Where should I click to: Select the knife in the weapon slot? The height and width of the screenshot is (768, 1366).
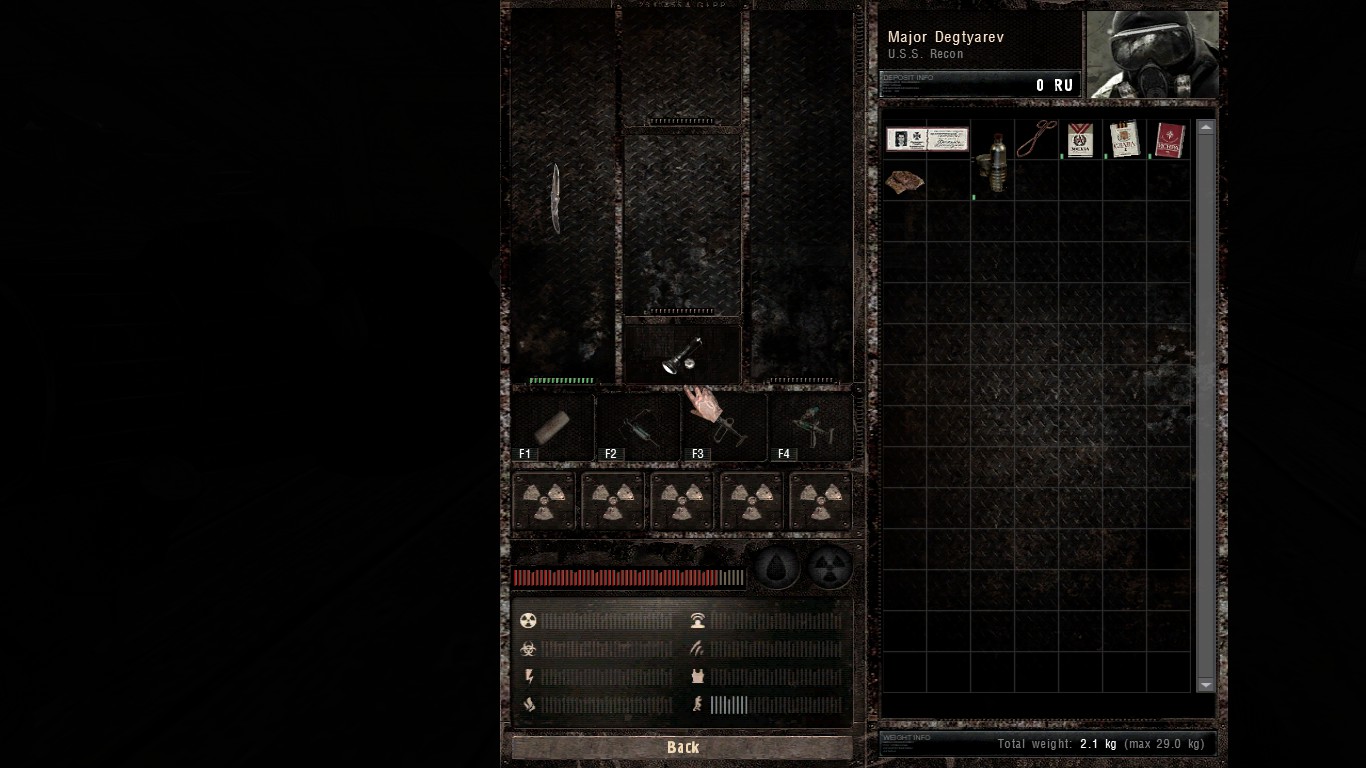555,198
